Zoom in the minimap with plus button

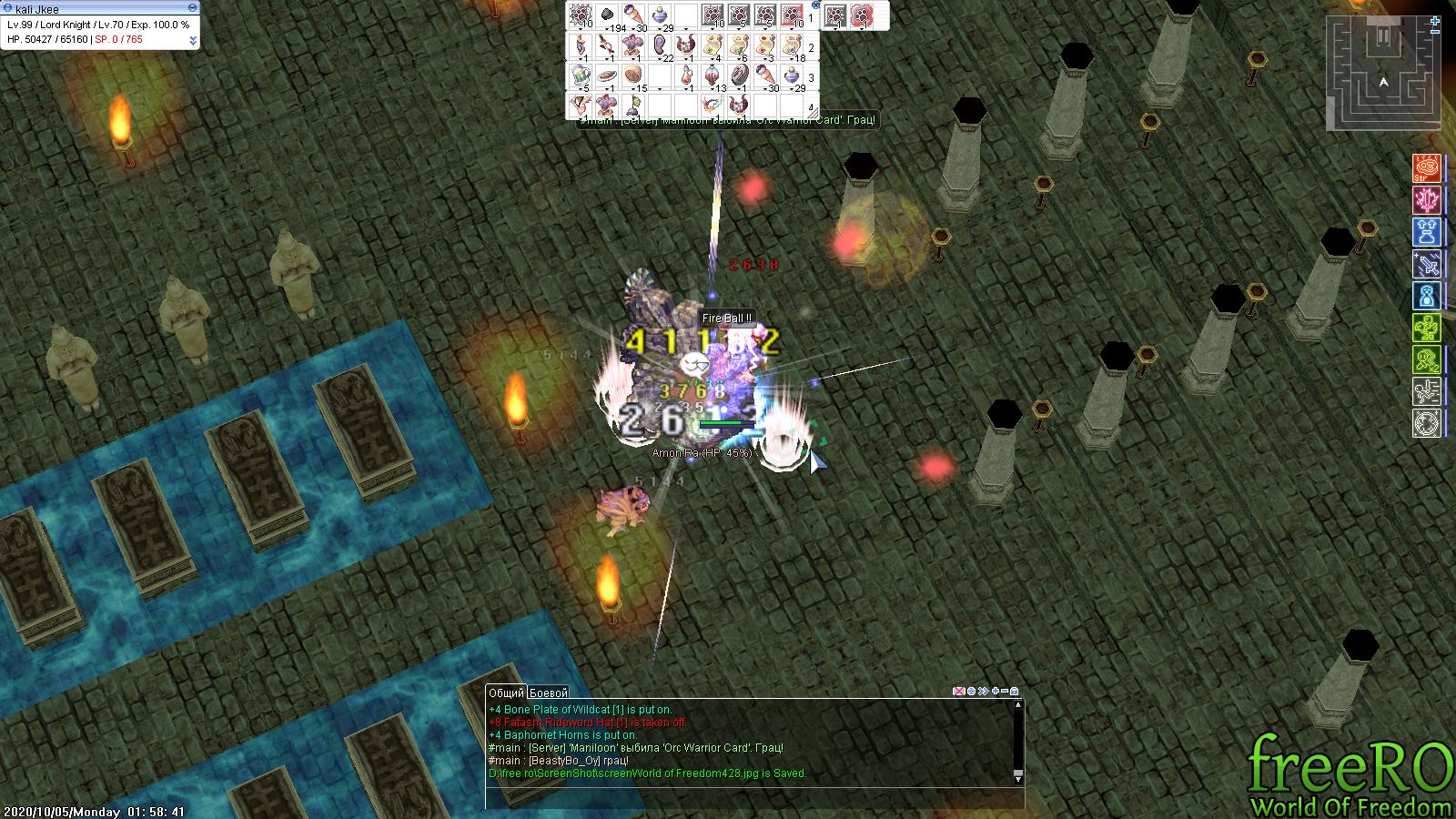1435,19
